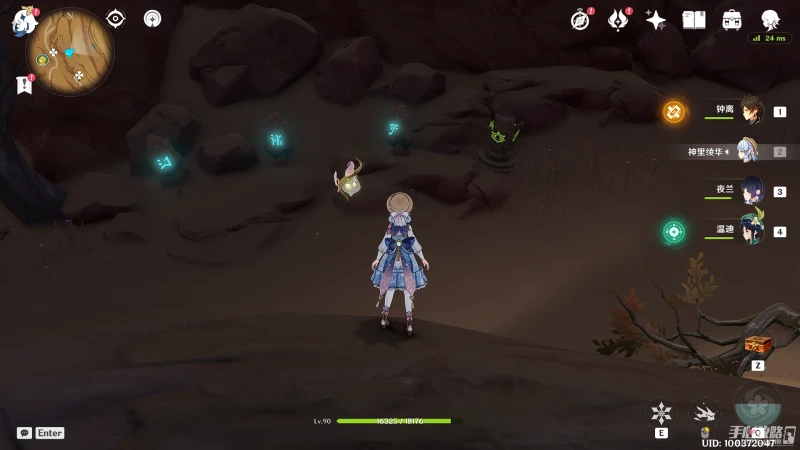The width and height of the screenshot is (800, 450).
Task: Open the circular minimap
Action: coord(70,52)
